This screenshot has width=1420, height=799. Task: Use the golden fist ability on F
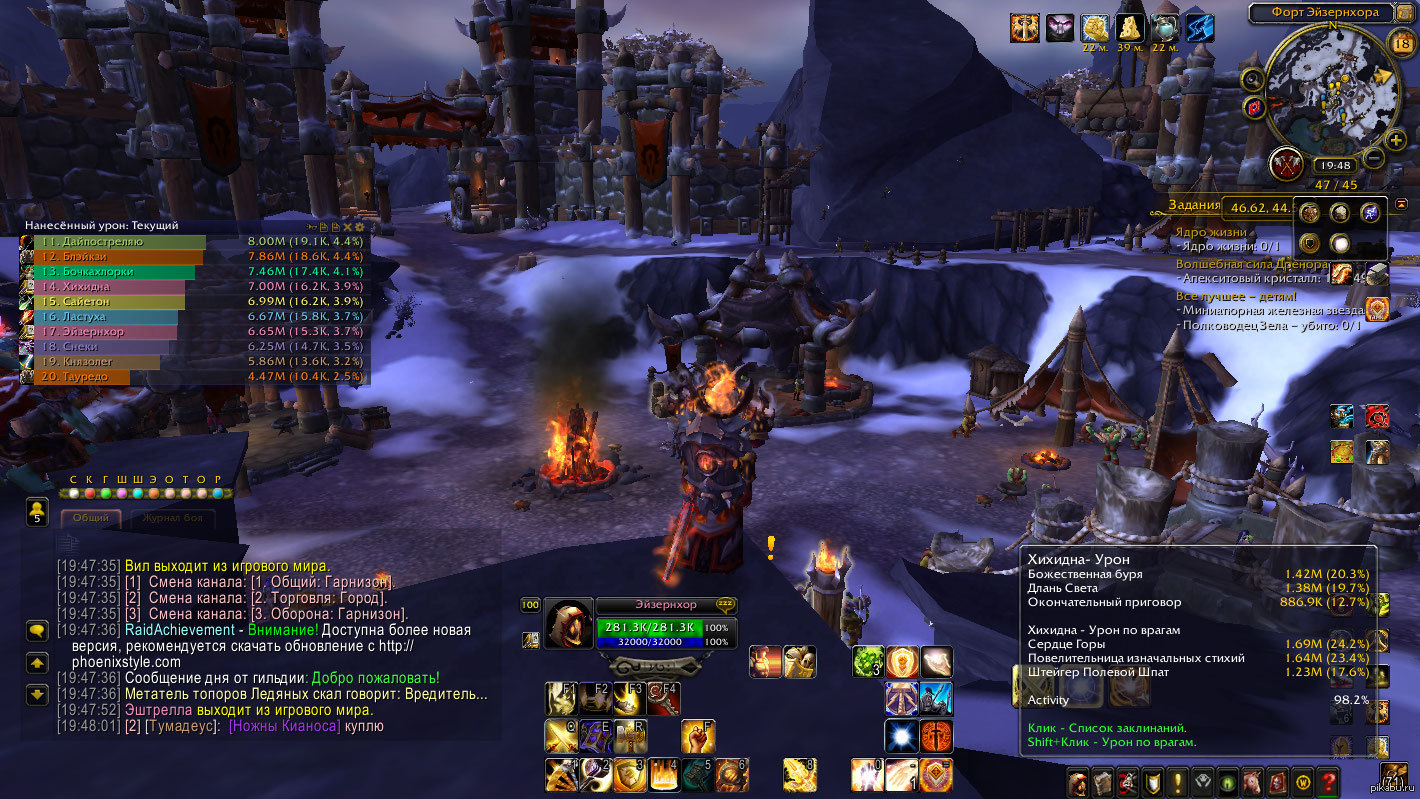[698, 736]
